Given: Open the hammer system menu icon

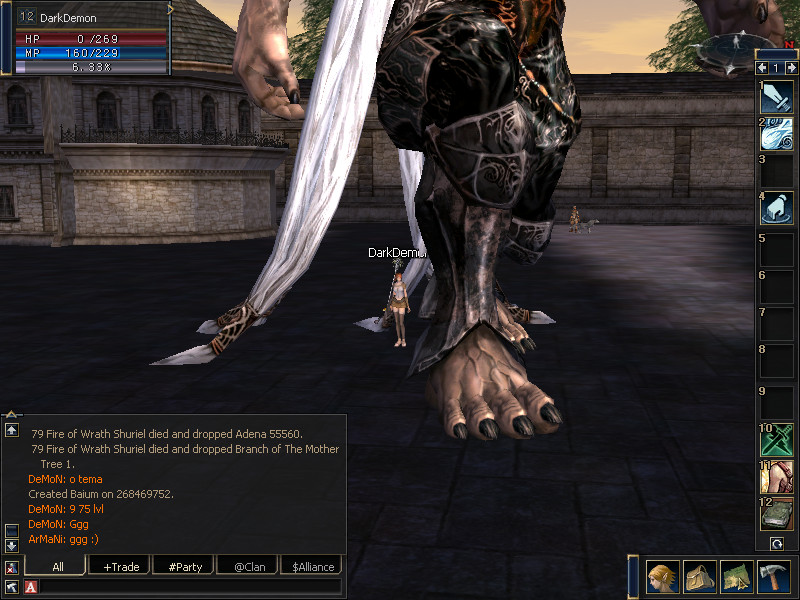Looking at the screenshot, I should pos(774,576).
